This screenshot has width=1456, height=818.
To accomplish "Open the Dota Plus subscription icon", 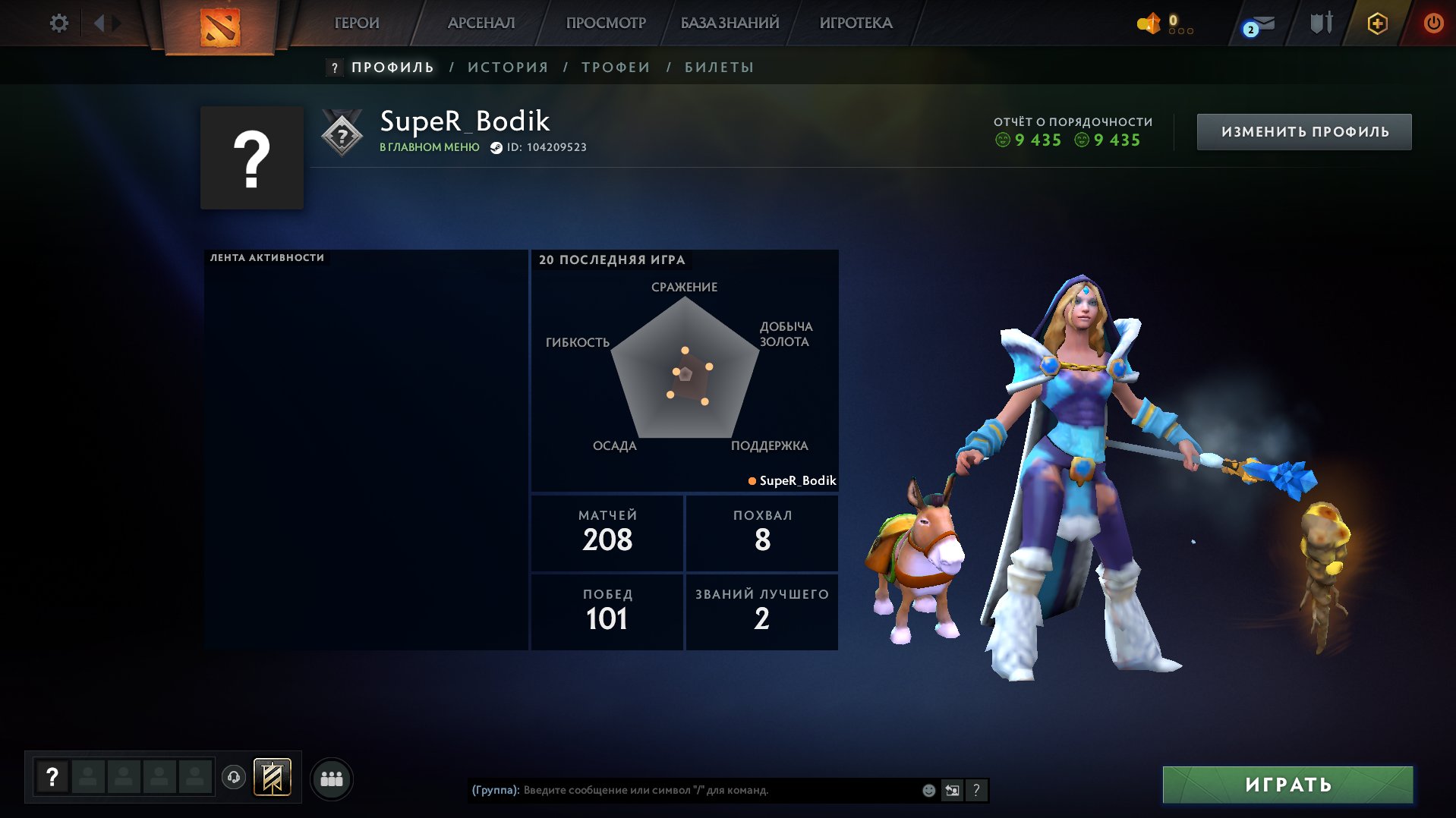I will (x=1377, y=23).
